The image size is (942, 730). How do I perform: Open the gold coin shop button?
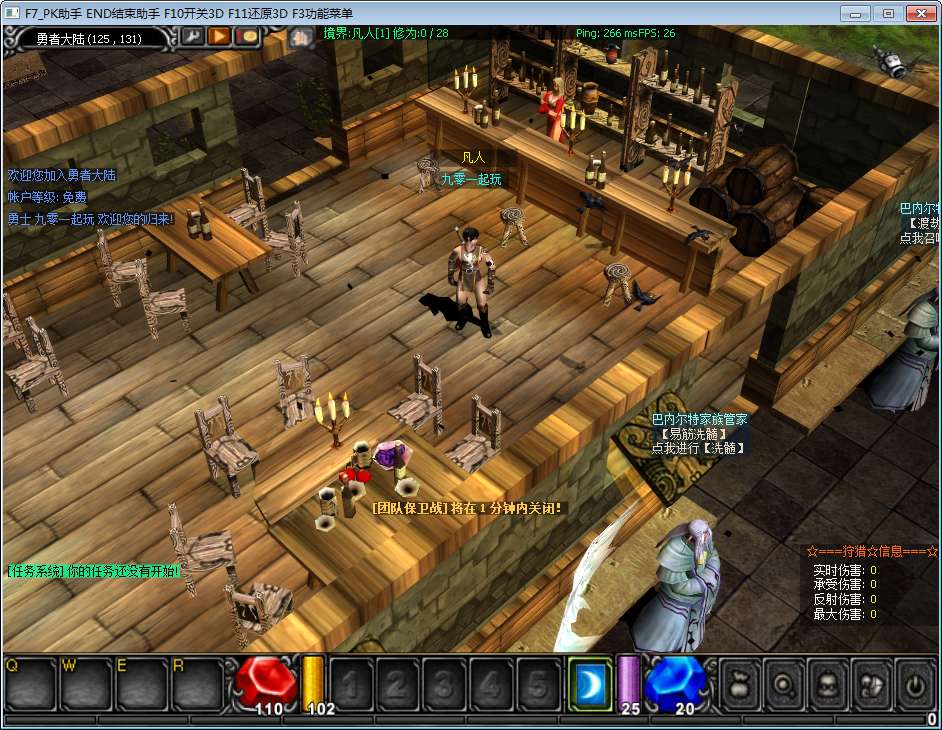(x=246, y=36)
